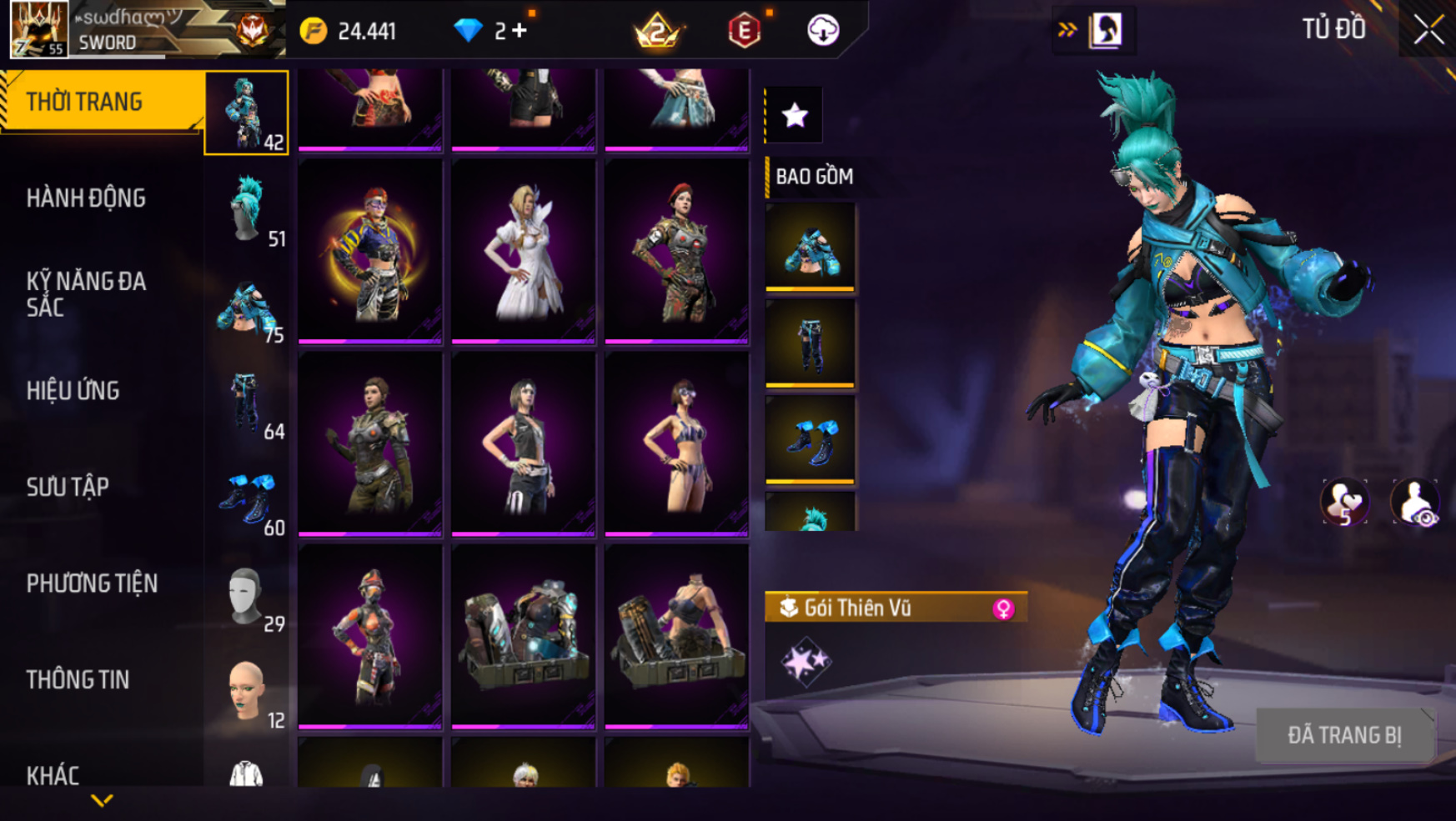1456x821 pixels.
Task: Open the Sưu Tập tab
Action: click(68, 487)
